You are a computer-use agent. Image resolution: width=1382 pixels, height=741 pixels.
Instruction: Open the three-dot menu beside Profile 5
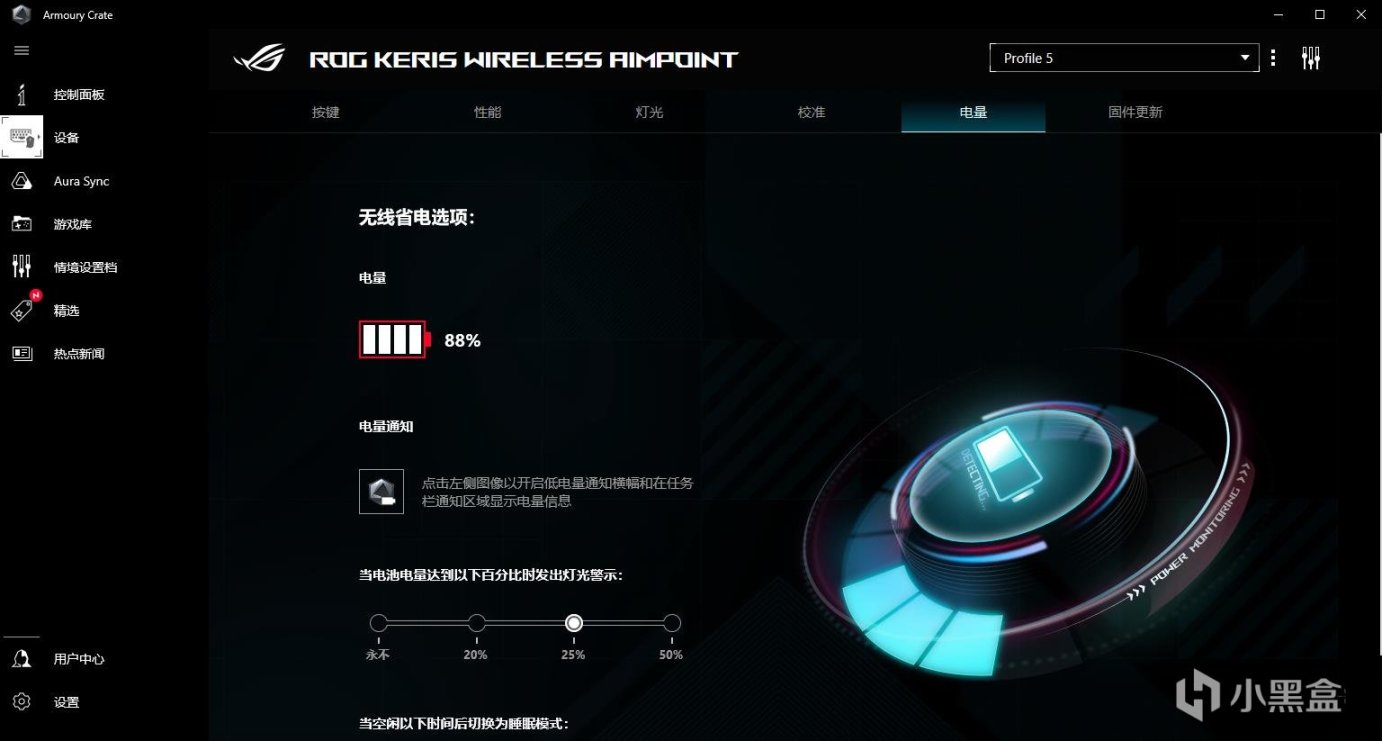pos(1273,58)
